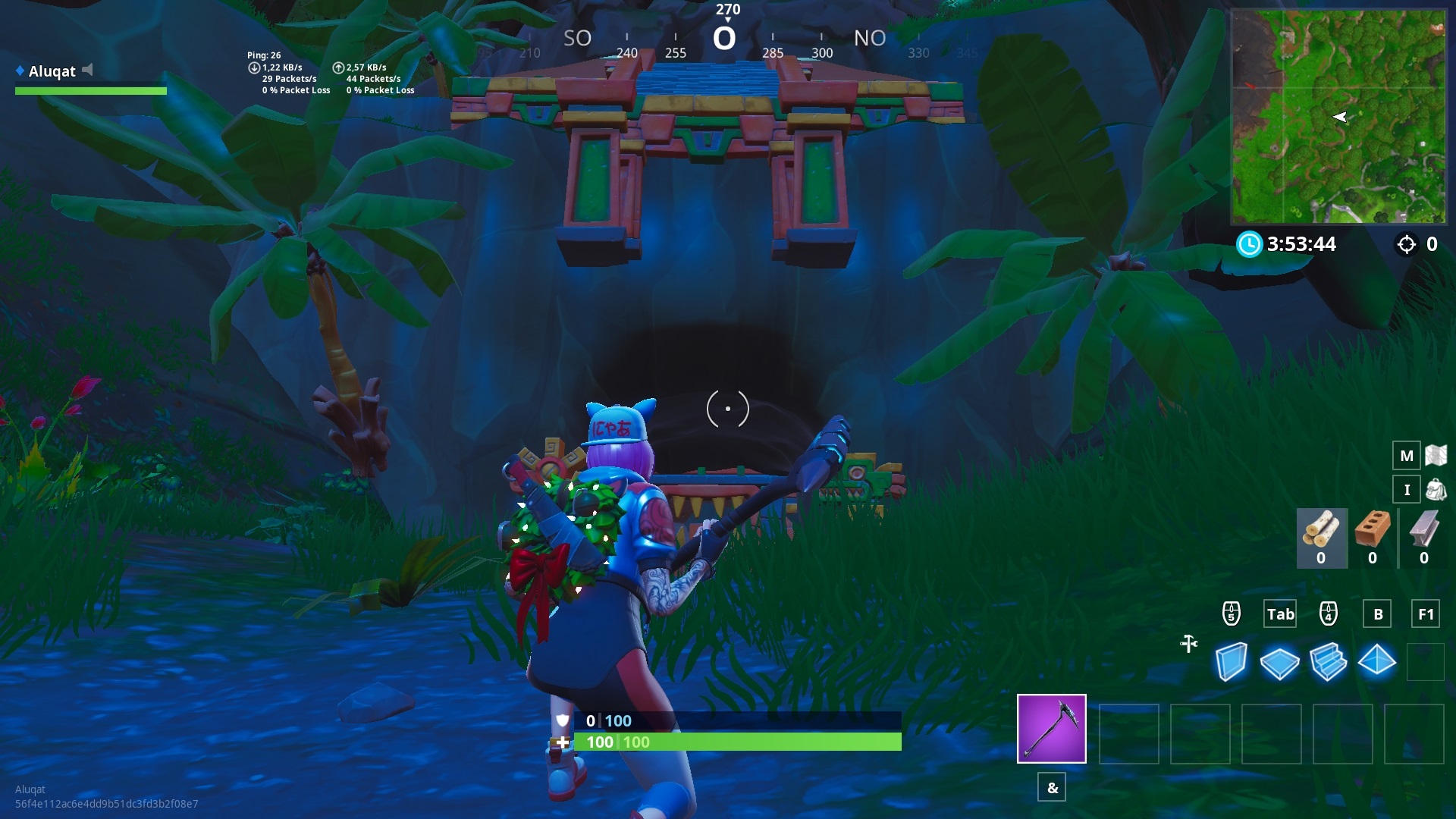The height and width of the screenshot is (819, 1456).
Task: Click the Tab keybind indicator
Action: point(1280,614)
